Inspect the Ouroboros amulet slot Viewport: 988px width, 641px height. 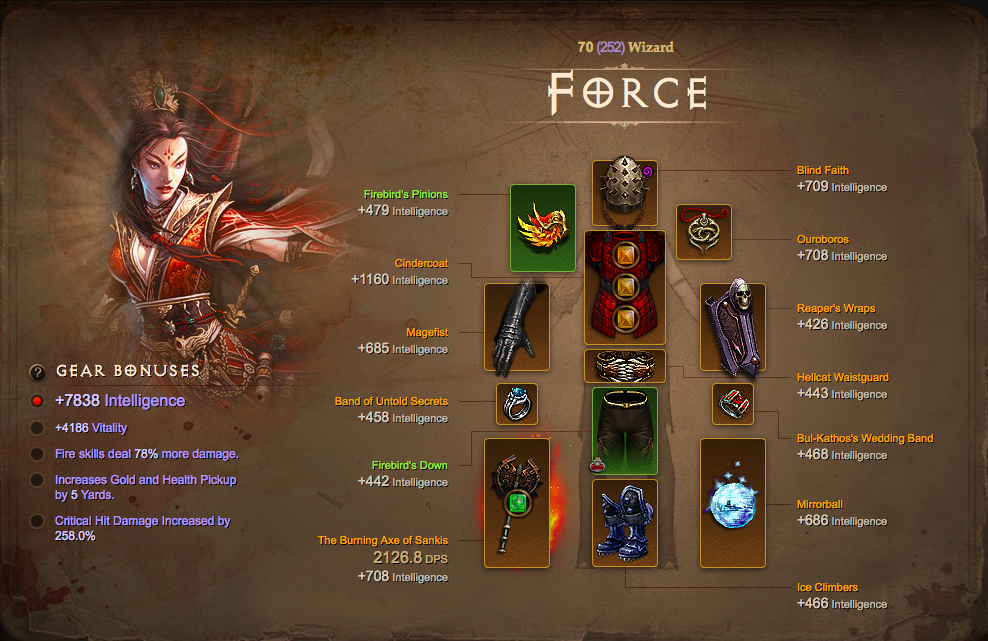click(x=704, y=232)
